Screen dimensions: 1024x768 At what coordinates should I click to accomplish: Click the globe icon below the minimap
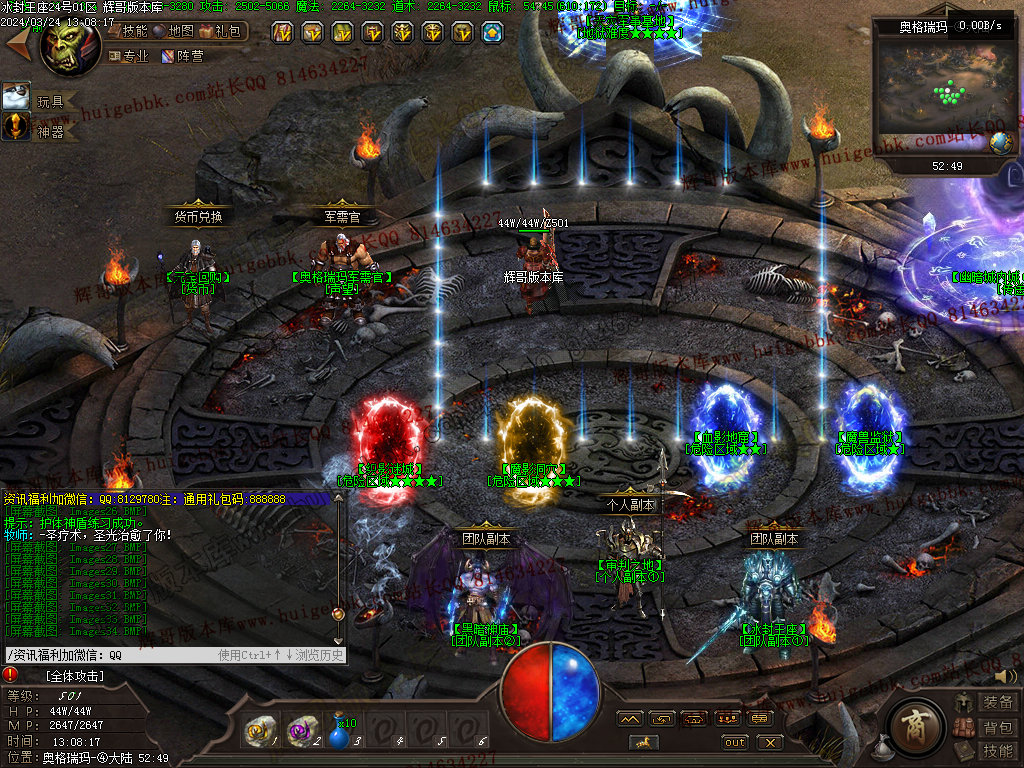click(999, 142)
